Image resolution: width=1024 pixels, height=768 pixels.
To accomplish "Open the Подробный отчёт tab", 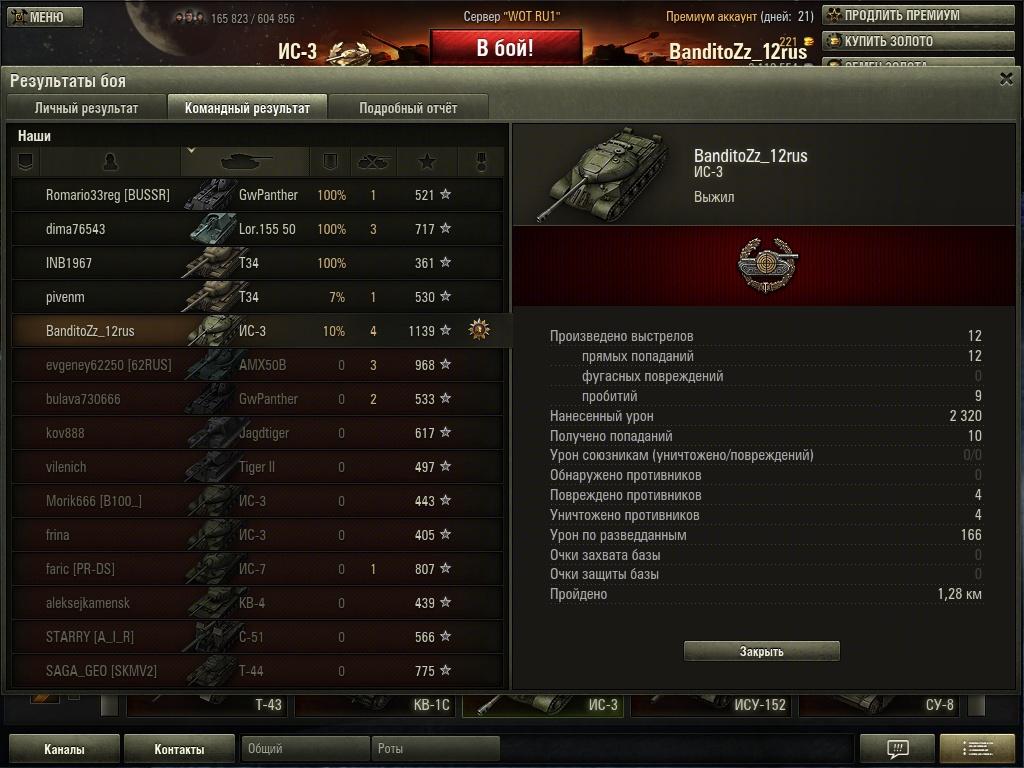I will coord(408,108).
